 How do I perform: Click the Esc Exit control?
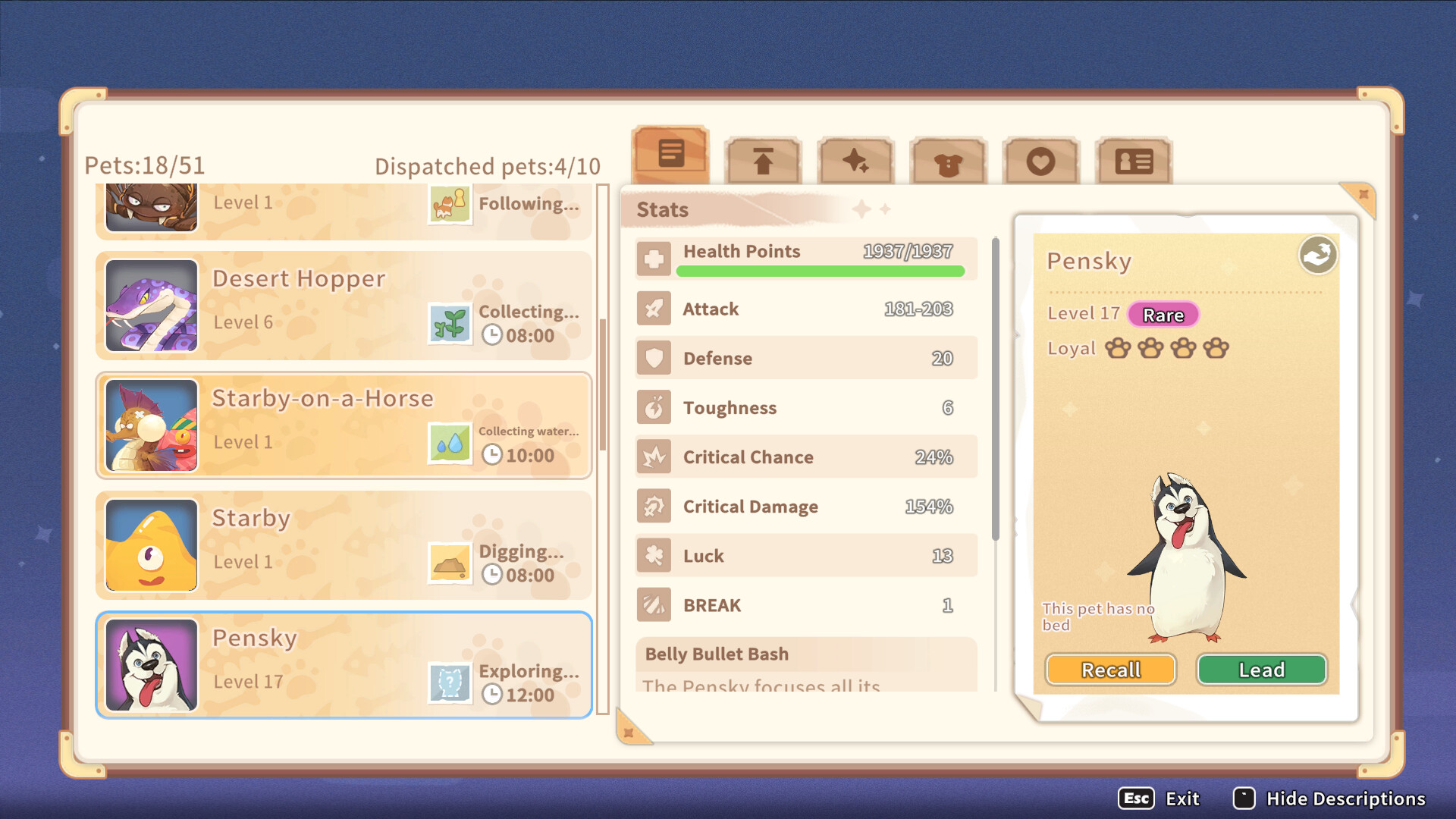(x=1159, y=799)
